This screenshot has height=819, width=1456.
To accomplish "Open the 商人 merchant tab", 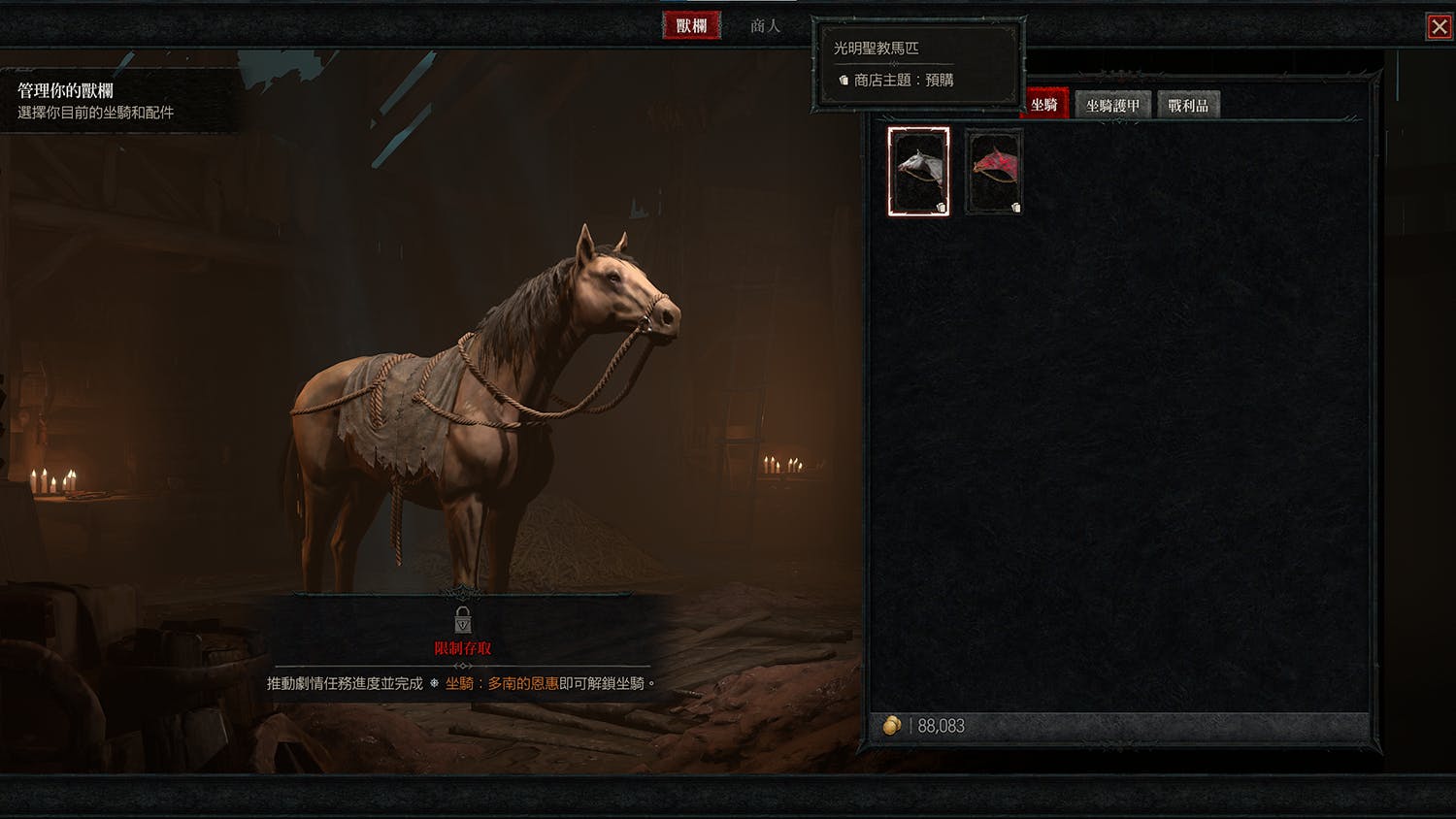I will 765,26.
